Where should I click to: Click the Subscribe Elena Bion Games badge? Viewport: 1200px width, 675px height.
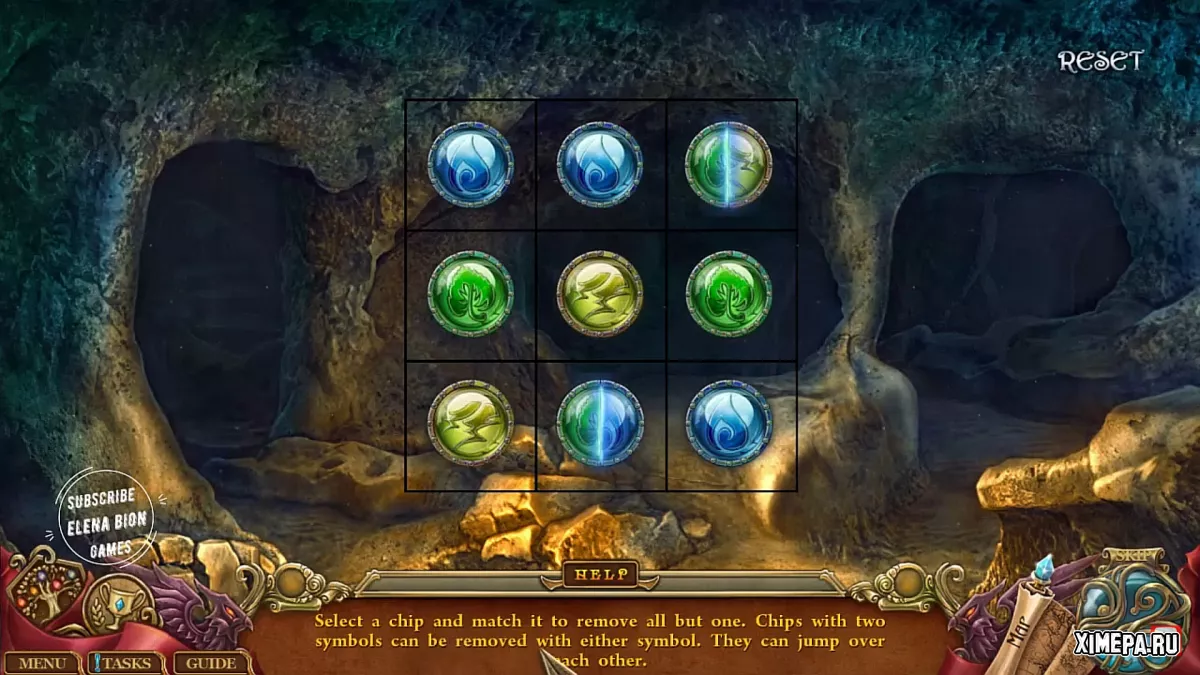[105, 517]
